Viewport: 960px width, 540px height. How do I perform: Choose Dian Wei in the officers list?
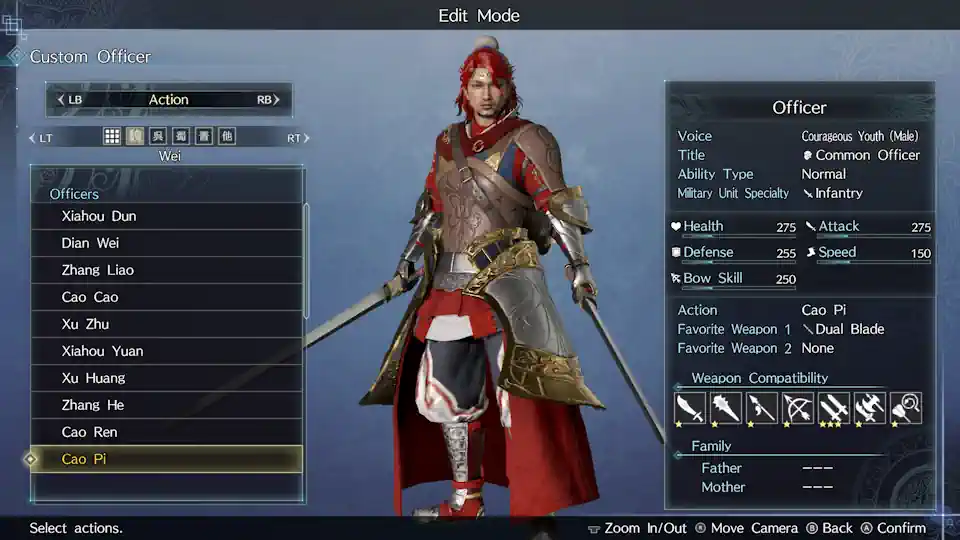click(x=166, y=243)
